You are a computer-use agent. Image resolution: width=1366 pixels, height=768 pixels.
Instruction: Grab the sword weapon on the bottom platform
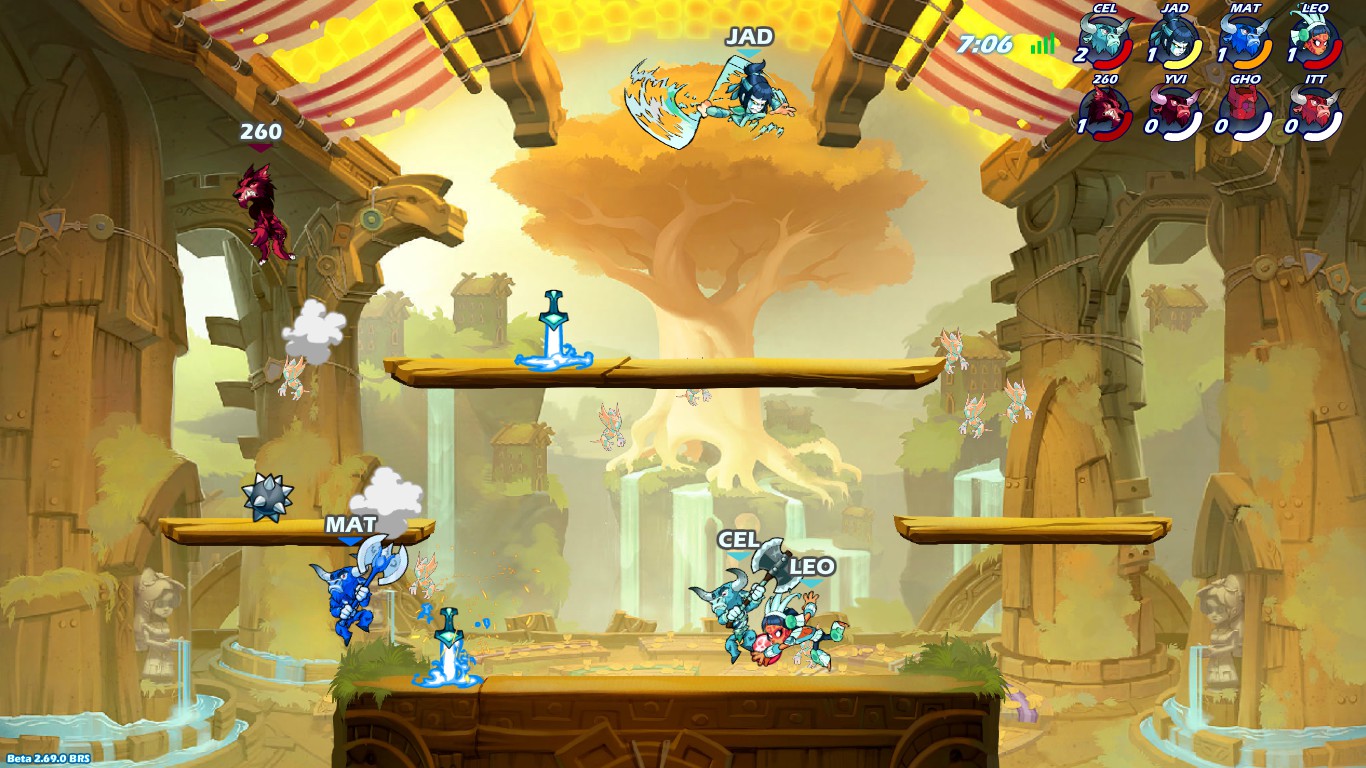pyautogui.click(x=450, y=640)
